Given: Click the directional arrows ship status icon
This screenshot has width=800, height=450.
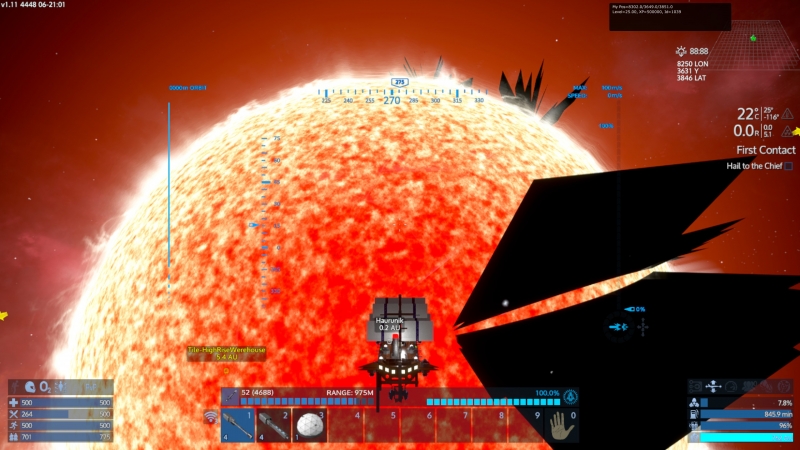Looking at the screenshot, I should (714, 386).
